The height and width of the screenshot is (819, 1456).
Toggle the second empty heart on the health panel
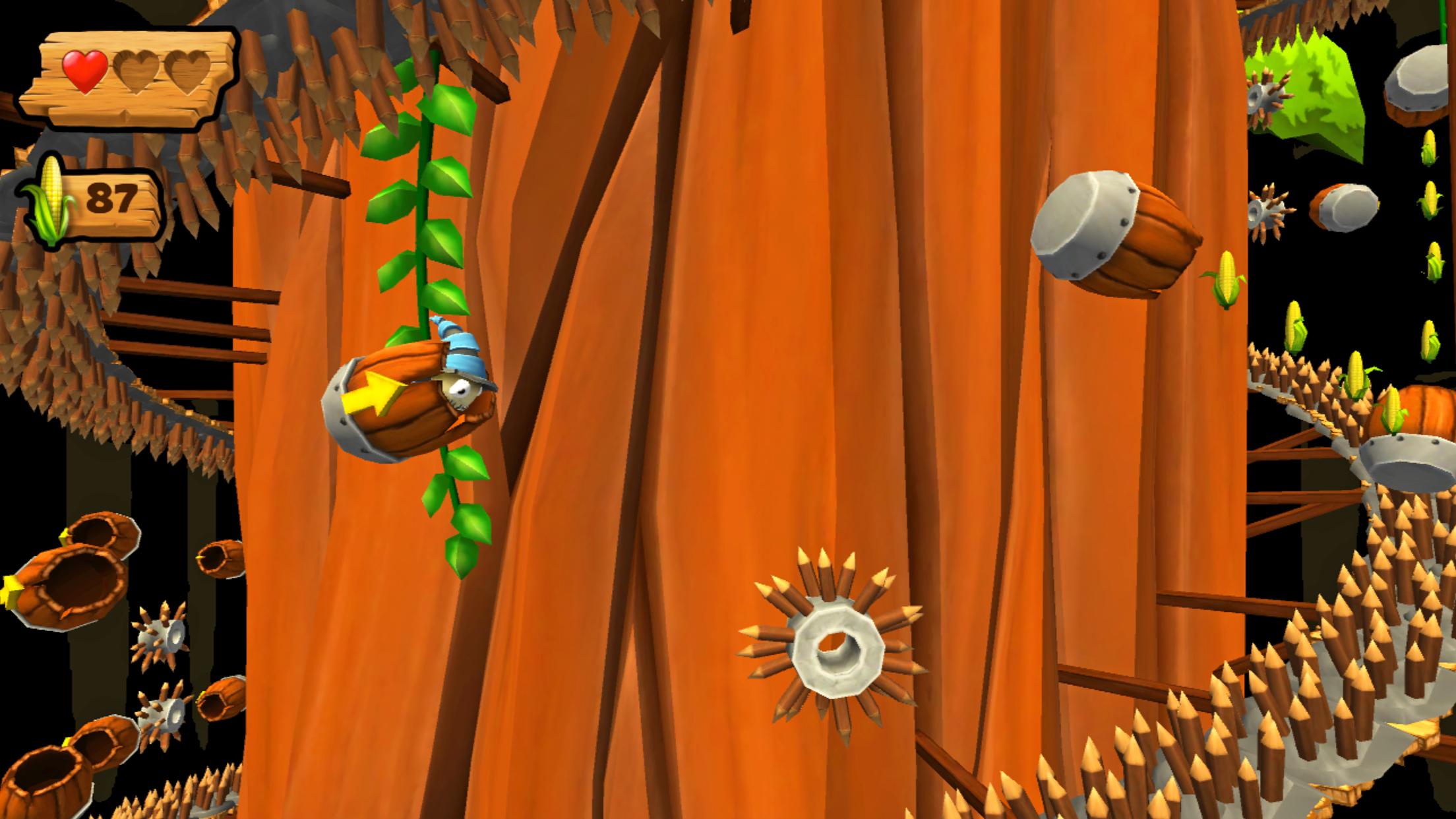[136, 70]
